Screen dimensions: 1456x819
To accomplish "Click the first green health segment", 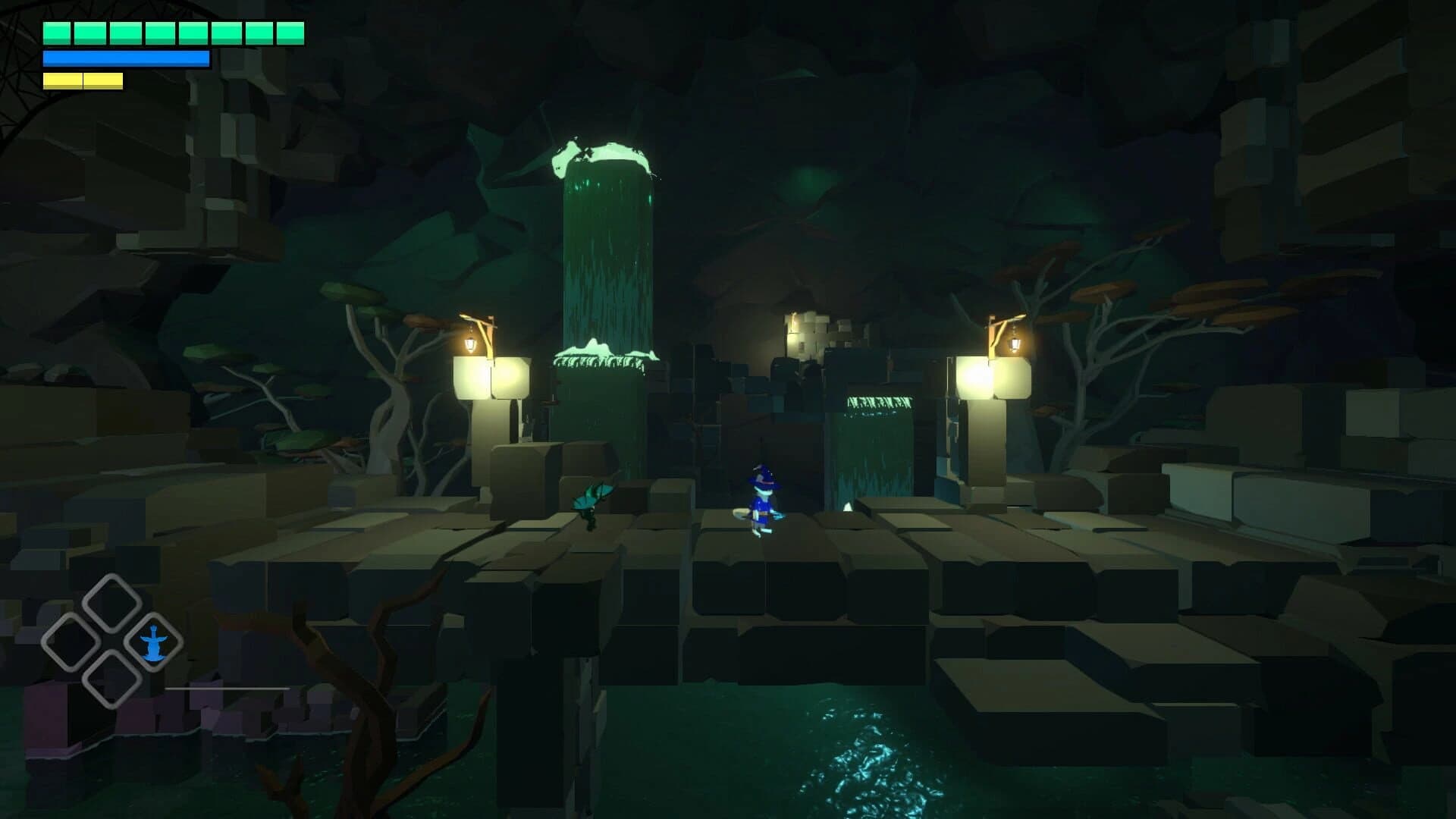I will (56, 32).
